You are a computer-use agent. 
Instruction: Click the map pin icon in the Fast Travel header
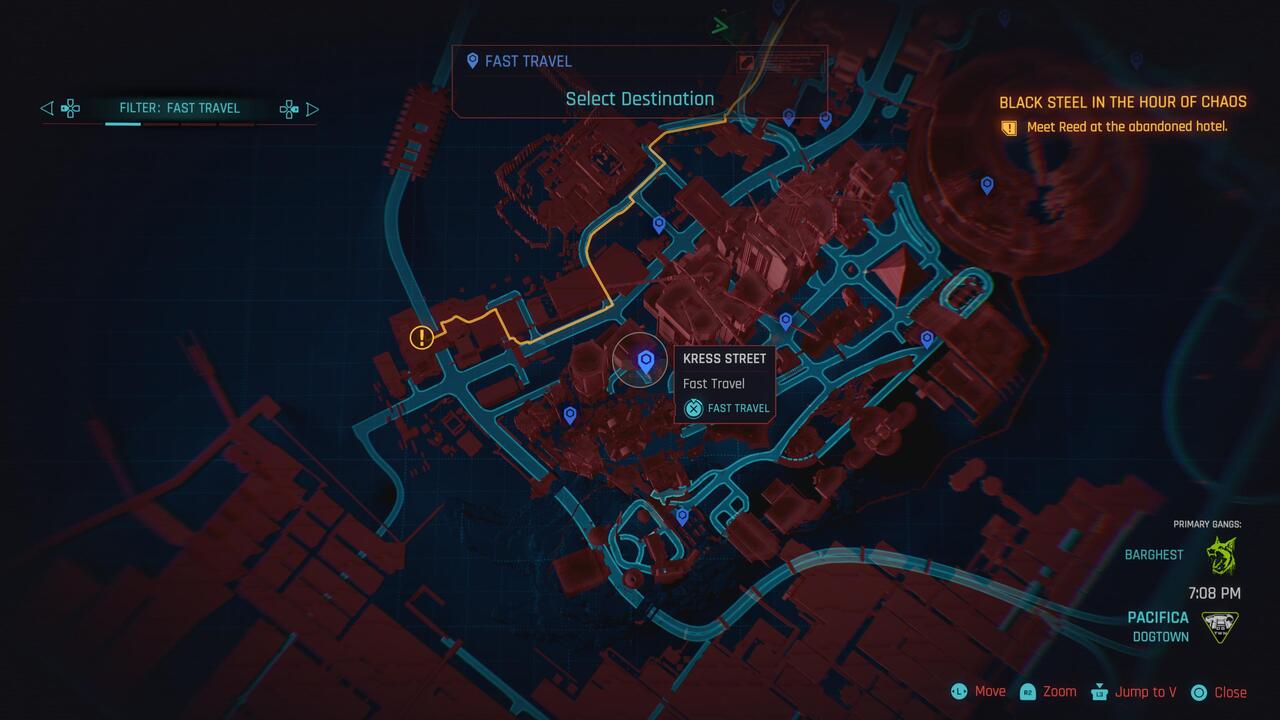click(472, 61)
